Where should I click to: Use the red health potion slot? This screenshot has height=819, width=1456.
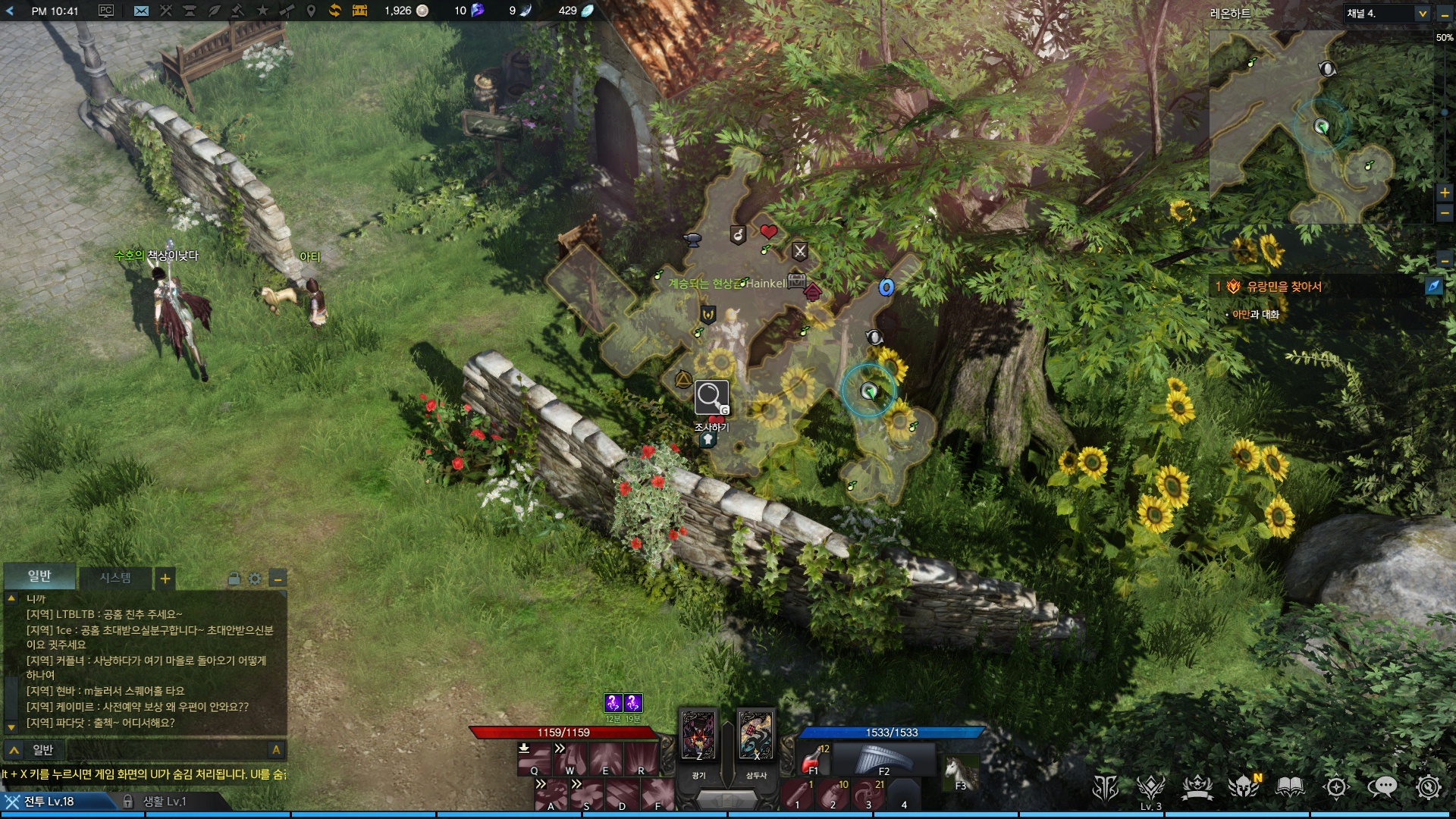[814, 758]
